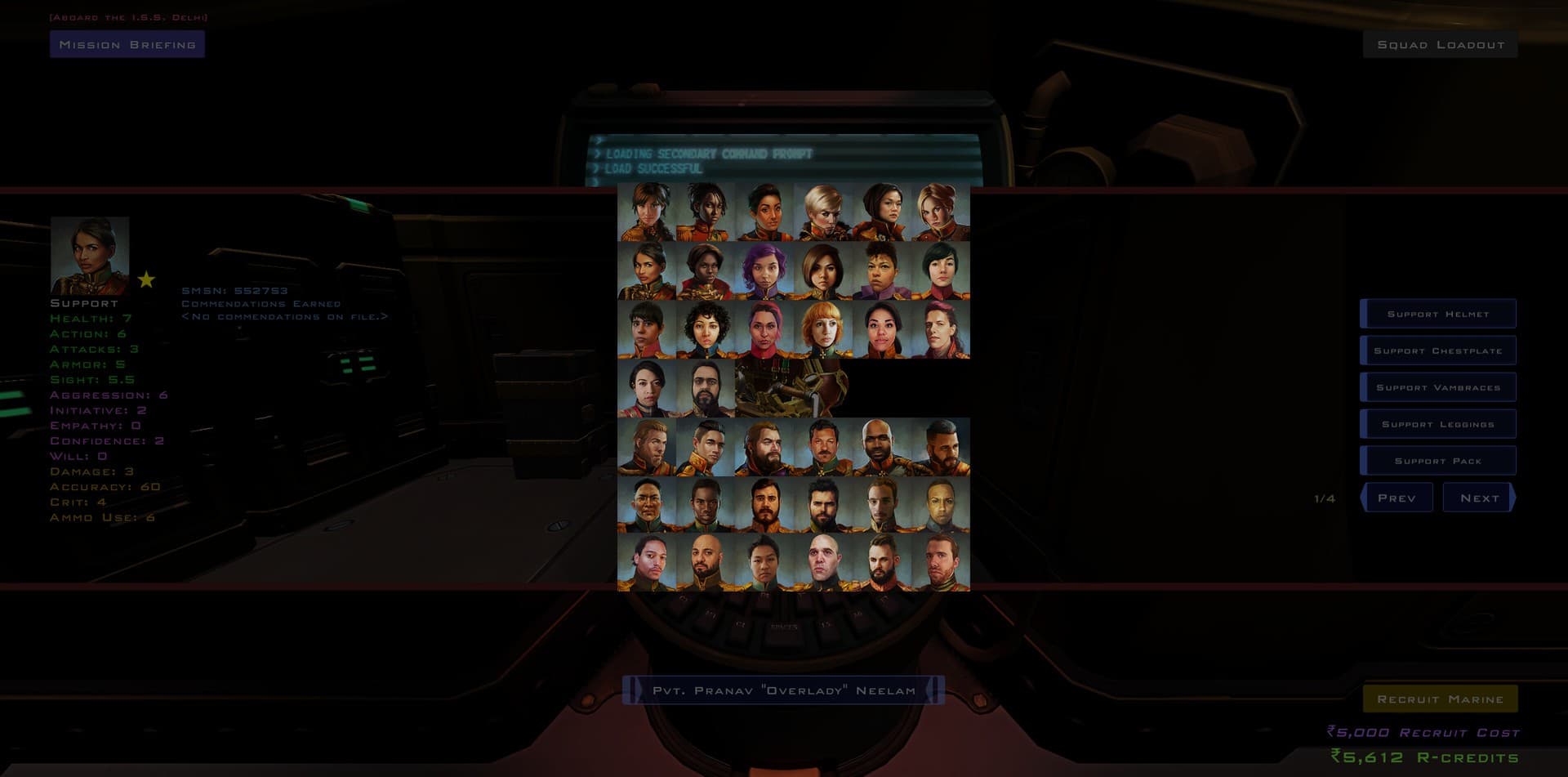Select the recruit's portrait in the stats panel

[x=90, y=256]
